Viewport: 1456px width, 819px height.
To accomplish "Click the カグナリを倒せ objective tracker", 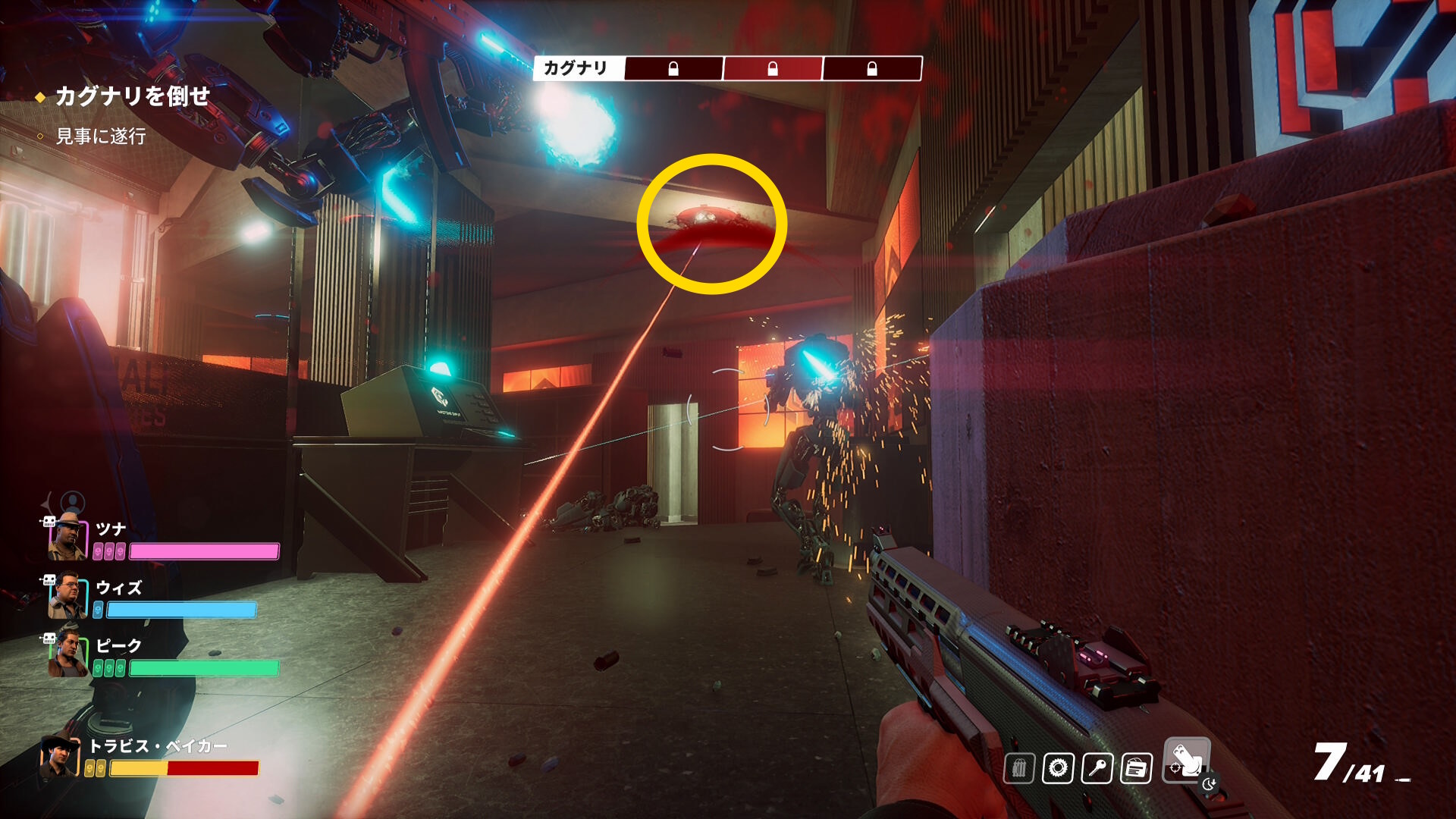I will (x=132, y=96).
